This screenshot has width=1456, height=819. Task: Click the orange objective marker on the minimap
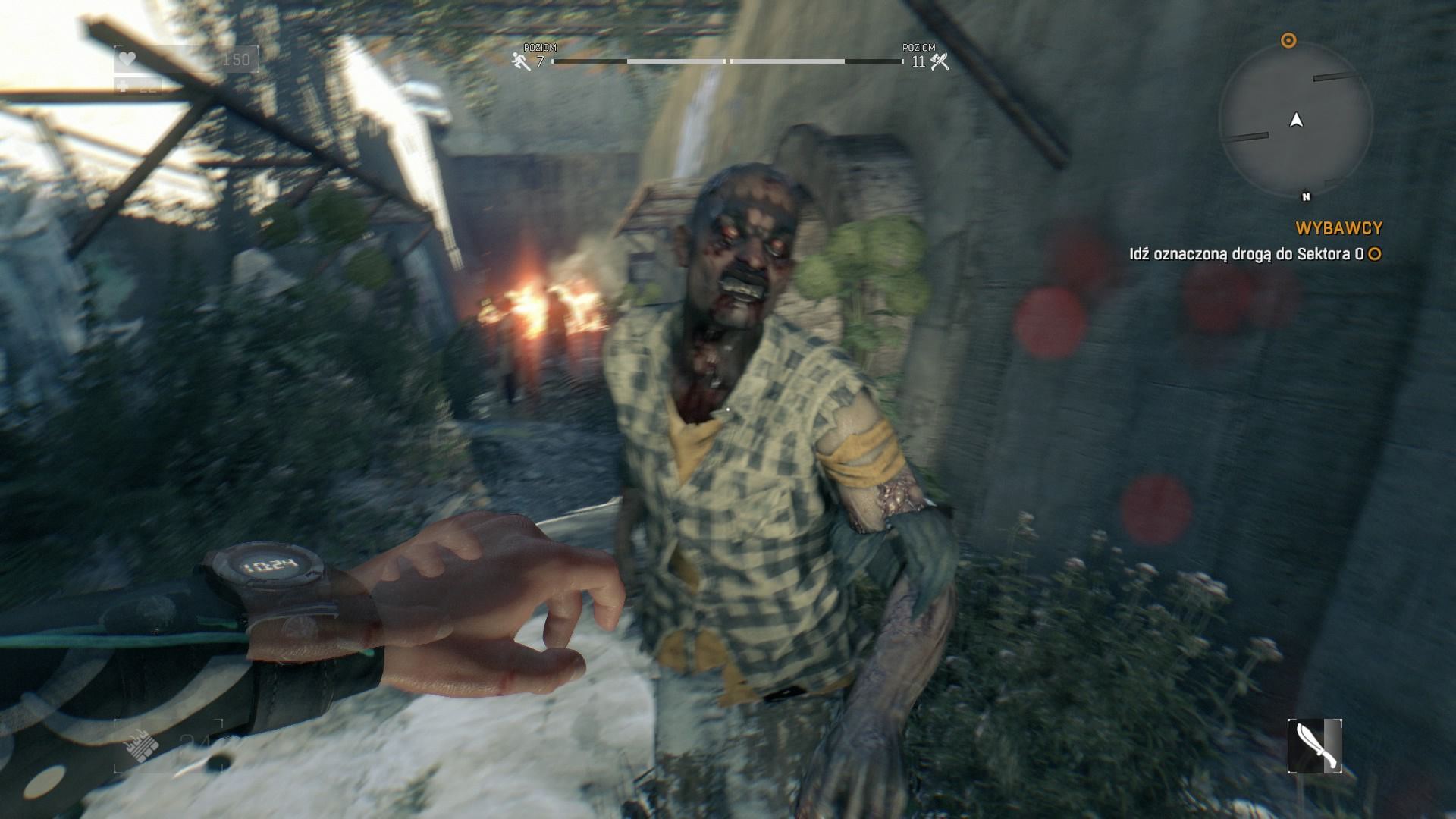(x=1288, y=42)
